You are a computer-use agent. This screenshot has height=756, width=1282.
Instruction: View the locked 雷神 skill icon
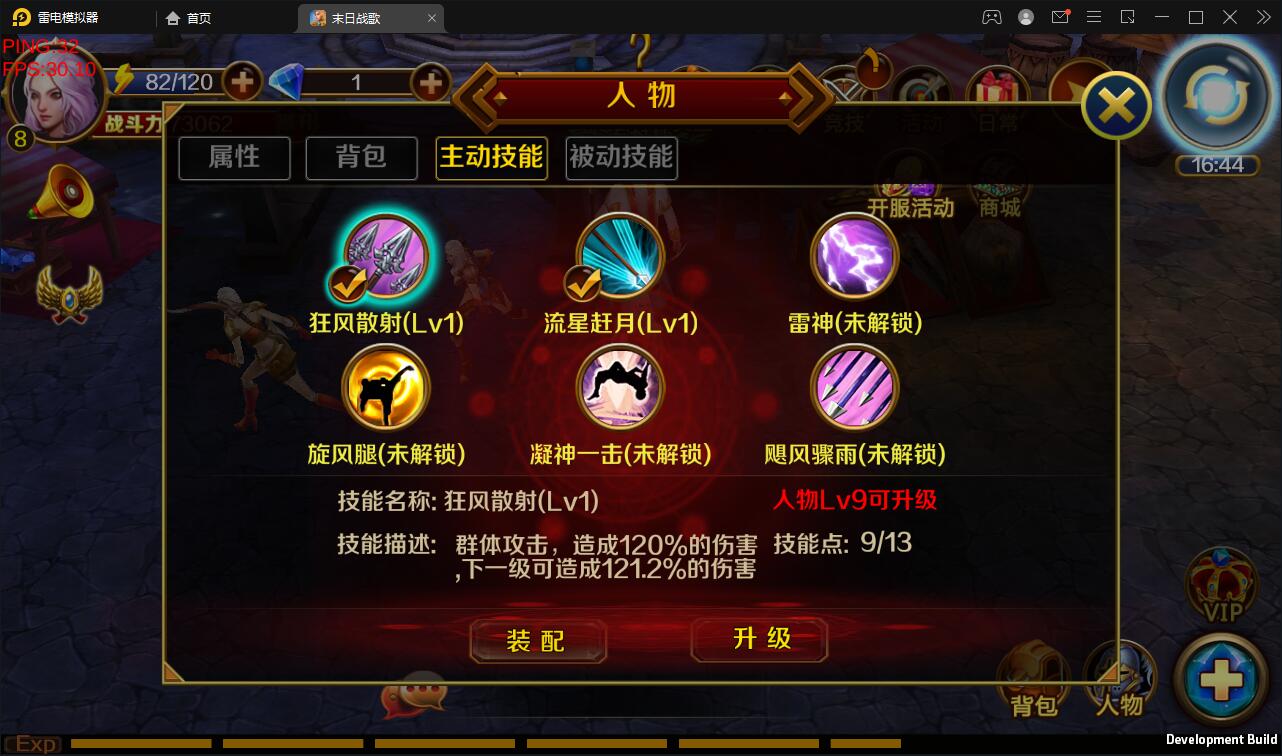point(855,256)
